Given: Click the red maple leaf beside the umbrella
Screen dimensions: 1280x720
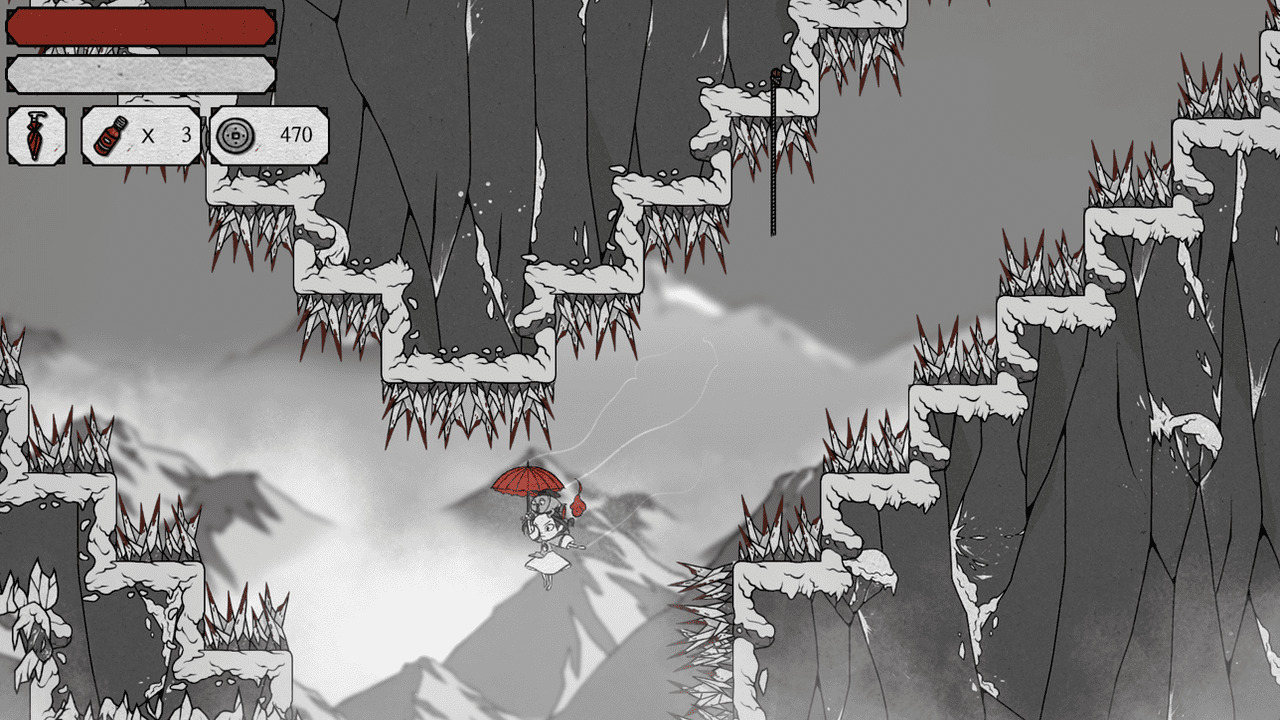Looking at the screenshot, I should tap(578, 505).
